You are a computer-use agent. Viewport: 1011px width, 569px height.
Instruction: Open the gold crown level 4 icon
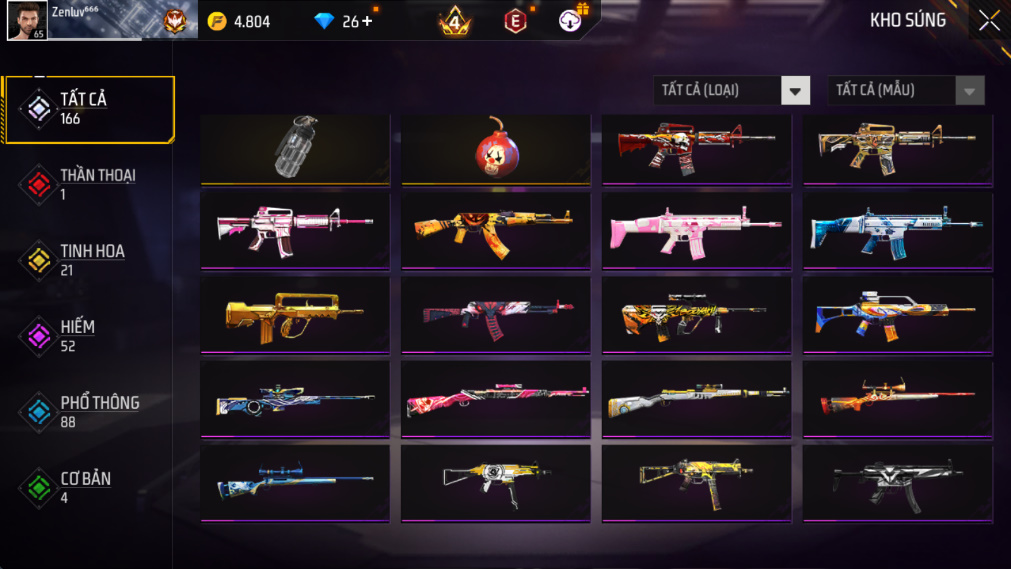(x=454, y=21)
